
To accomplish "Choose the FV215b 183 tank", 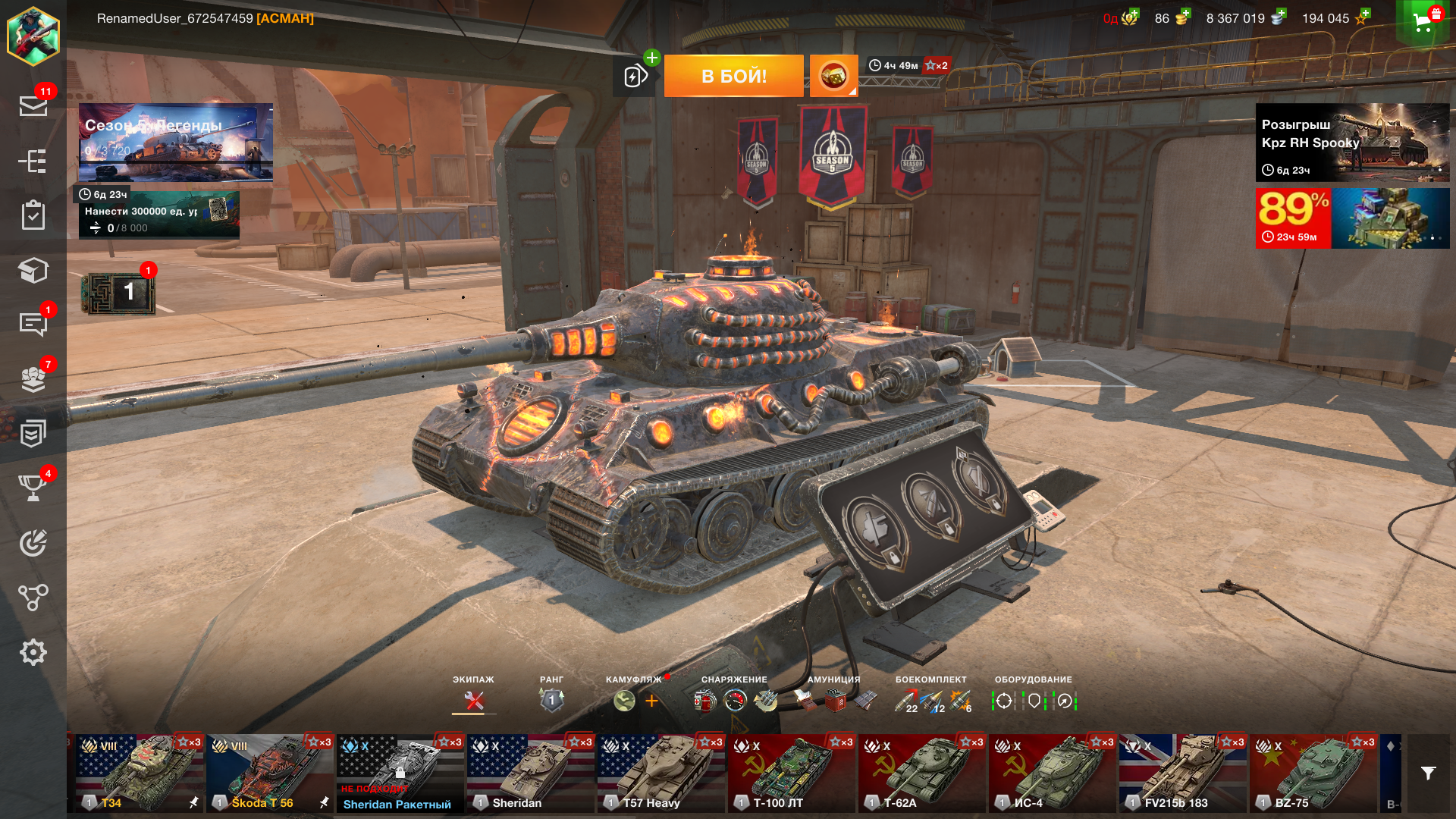I will (x=1182, y=773).
